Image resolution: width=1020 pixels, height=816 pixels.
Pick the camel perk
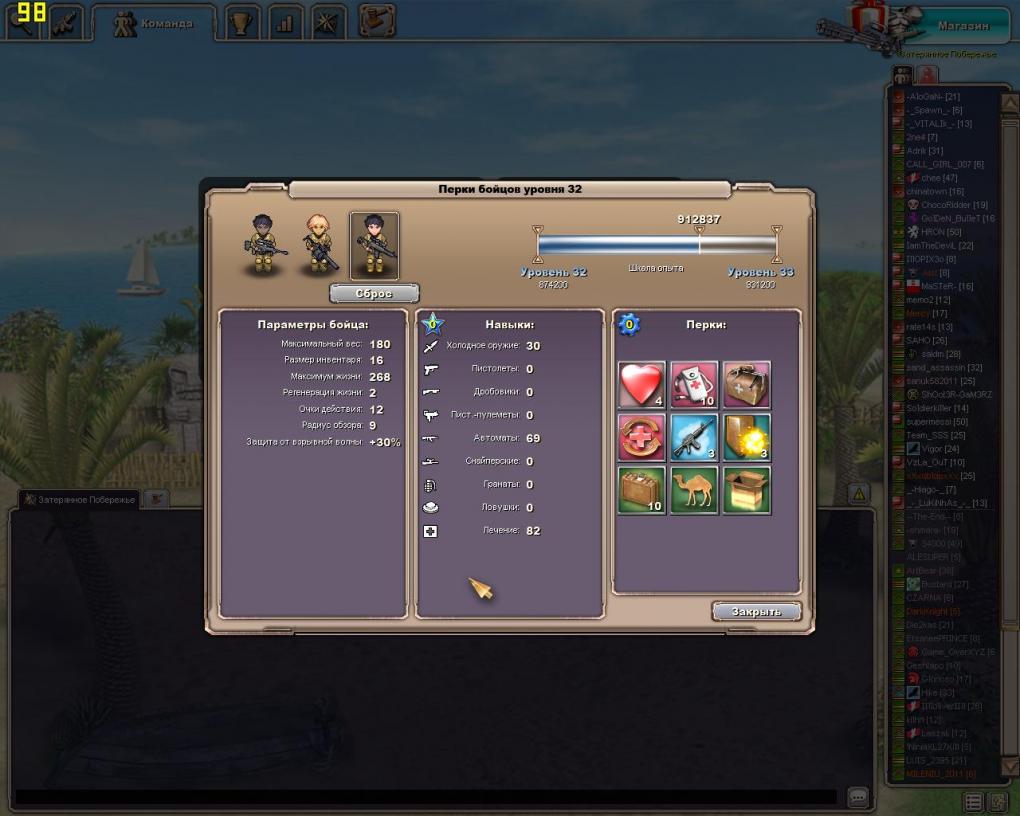click(694, 490)
